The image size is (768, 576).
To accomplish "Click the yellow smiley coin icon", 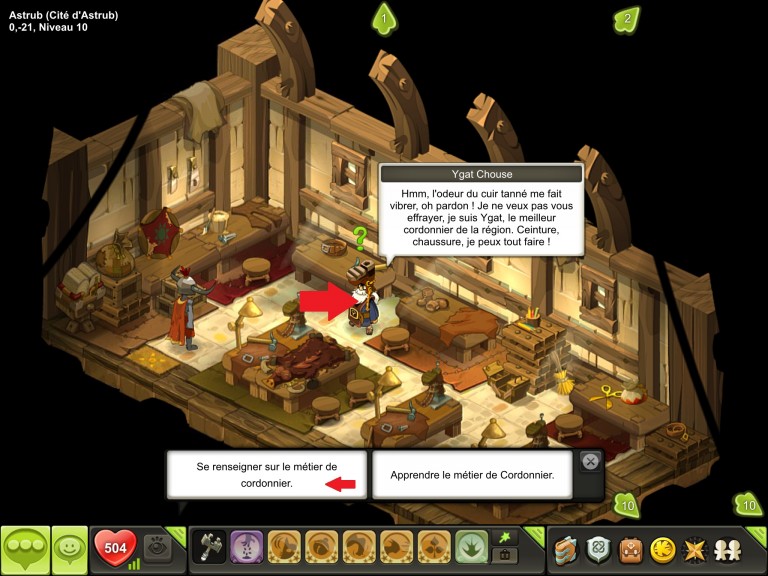I will coord(663,549).
